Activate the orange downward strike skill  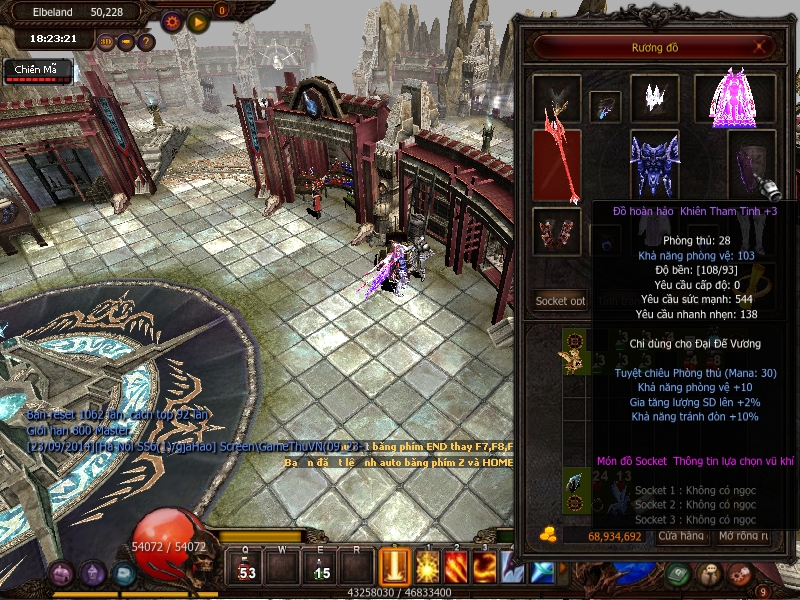pyautogui.click(x=396, y=568)
